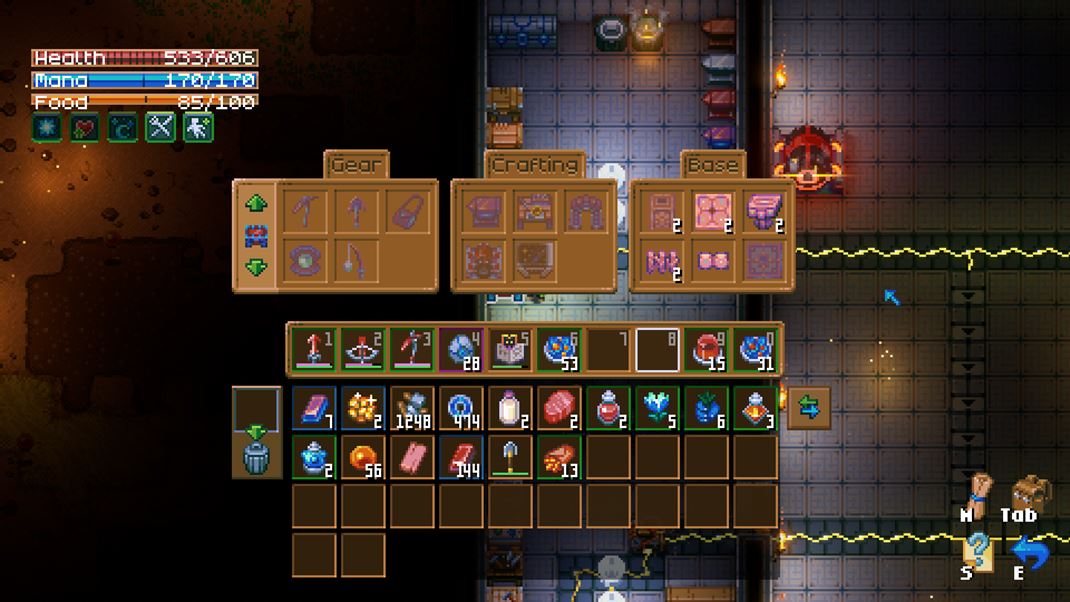Click the trash can to discard items
Image resolution: width=1070 pixels, height=602 pixels.
pos(257,456)
